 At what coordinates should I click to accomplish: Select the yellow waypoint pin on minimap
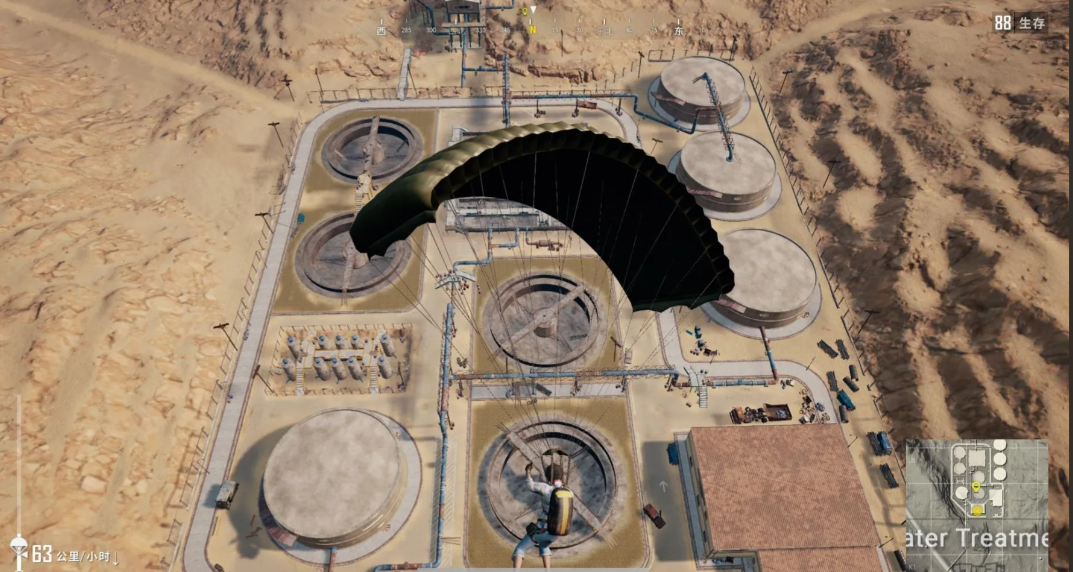[x=976, y=487]
